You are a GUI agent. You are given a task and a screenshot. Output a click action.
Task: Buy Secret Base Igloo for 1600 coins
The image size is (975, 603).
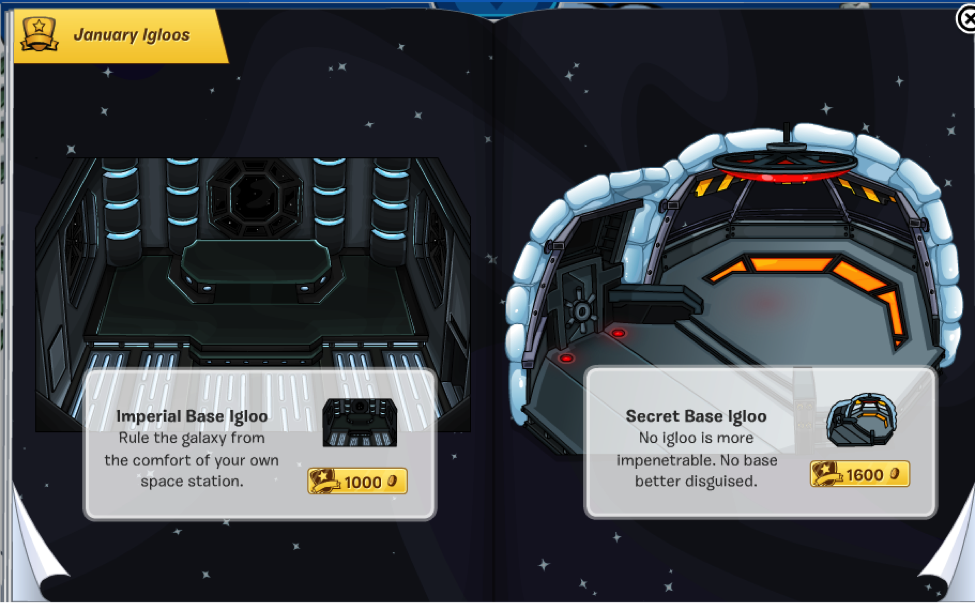(x=860, y=474)
